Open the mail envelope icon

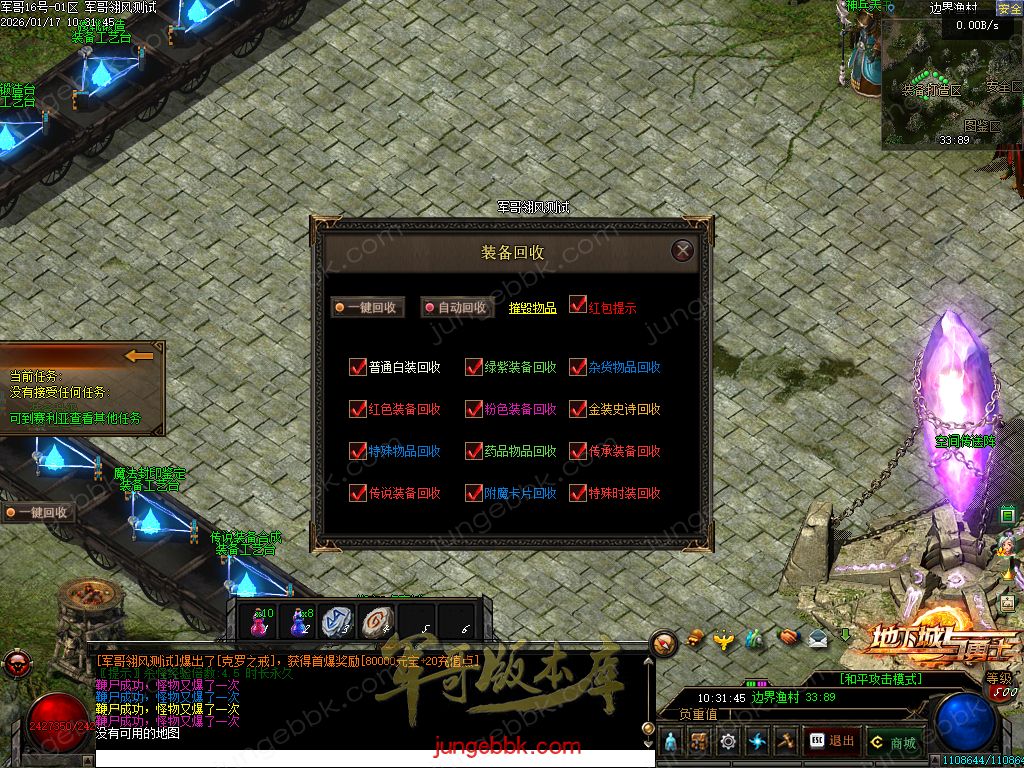[818, 637]
